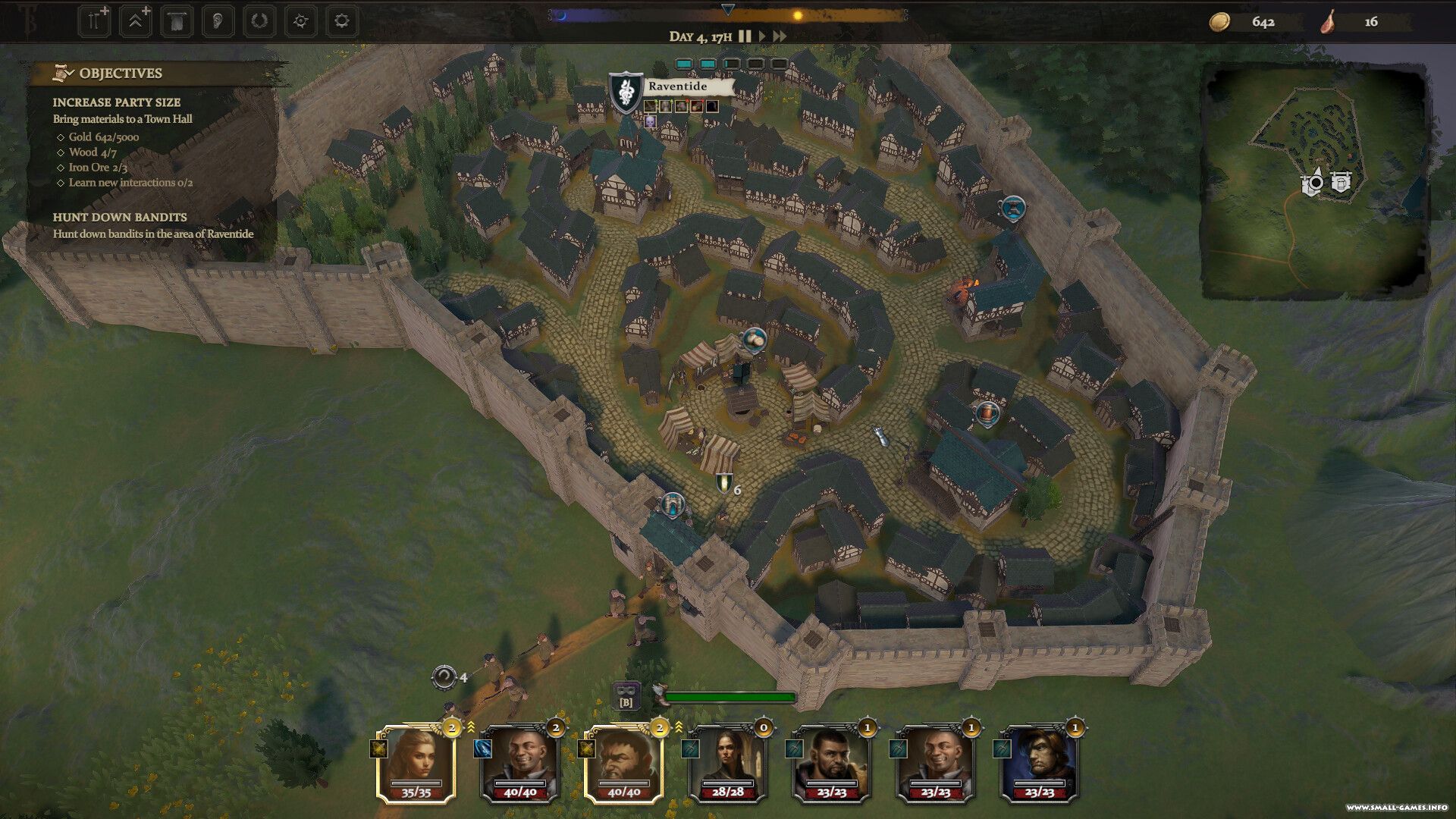Open the rightmost gear settings button
1456x819 pixels.
pos(341,21)
